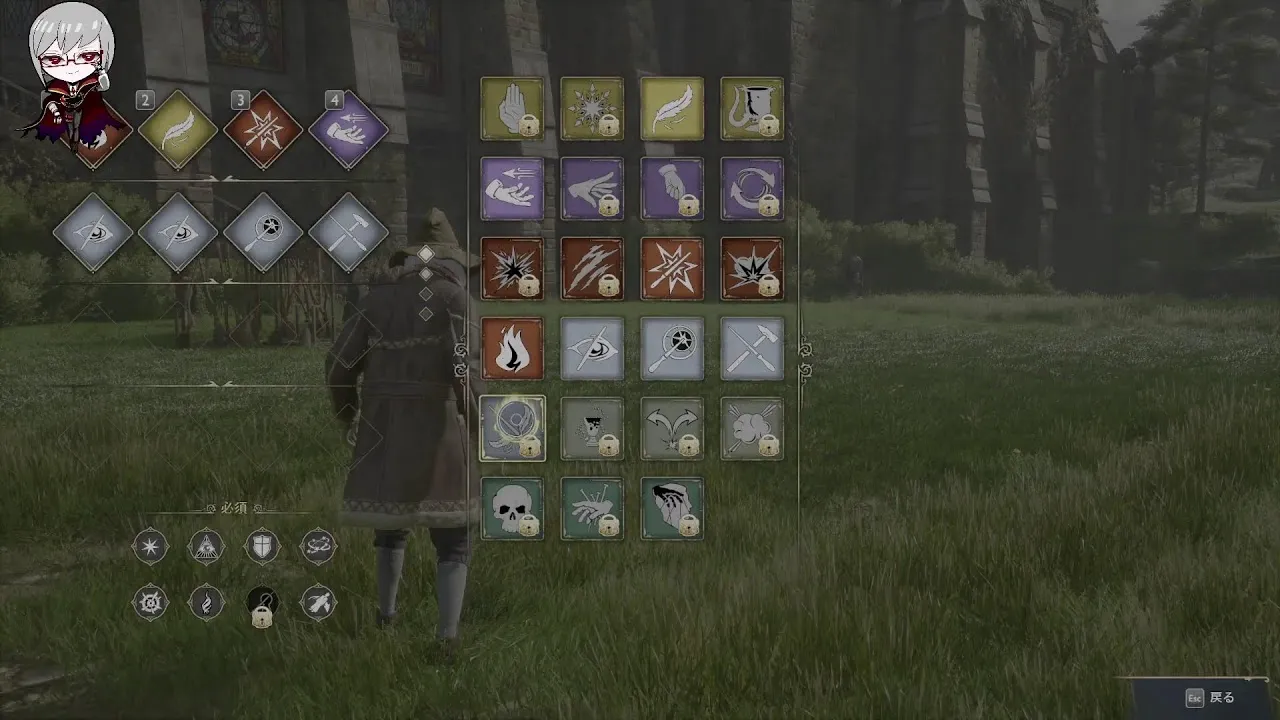Select the locked Crucio hand-with-needles tile

point(592,509)
